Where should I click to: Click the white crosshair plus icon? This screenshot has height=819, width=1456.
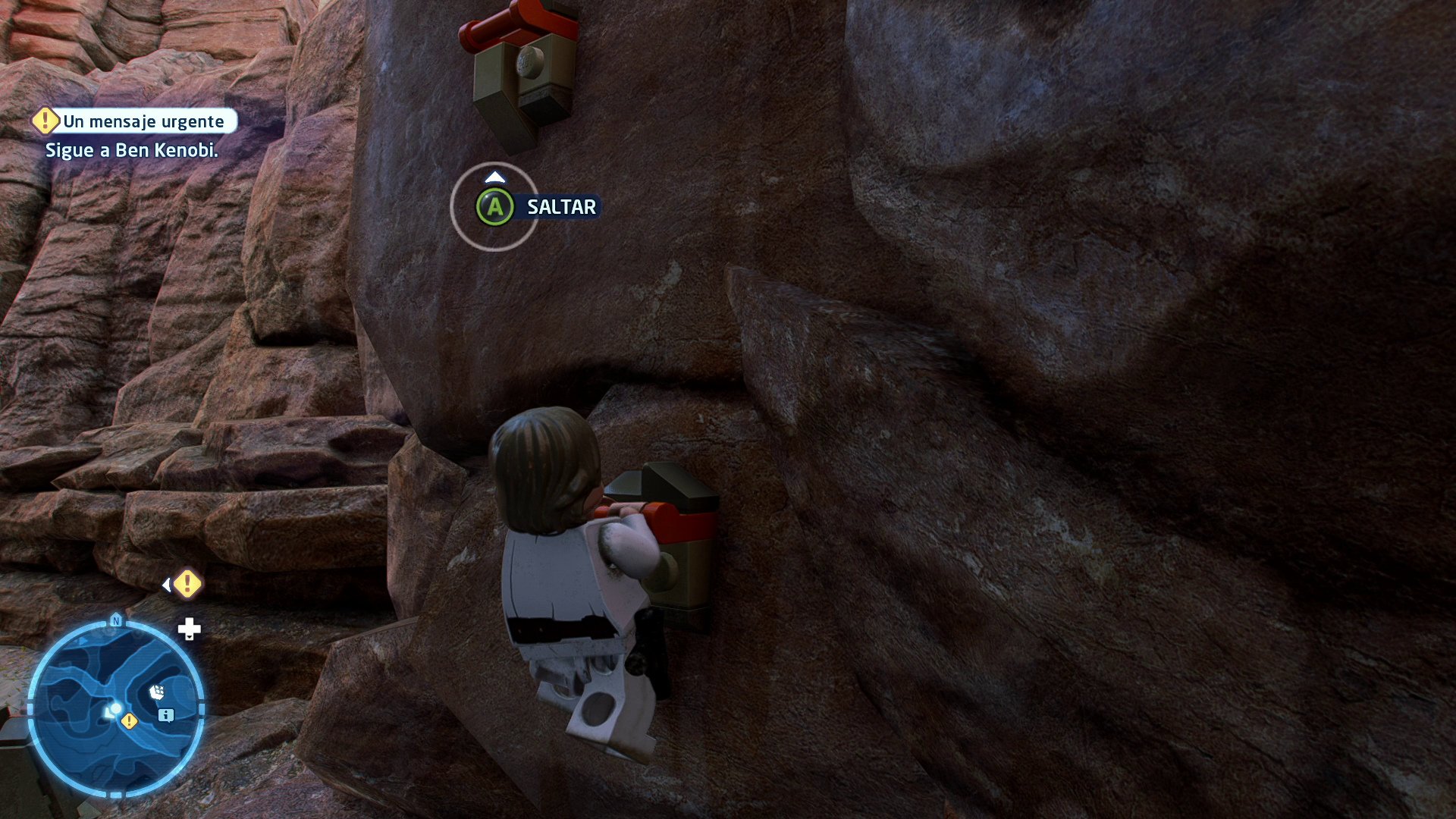[x=189, y=629]
